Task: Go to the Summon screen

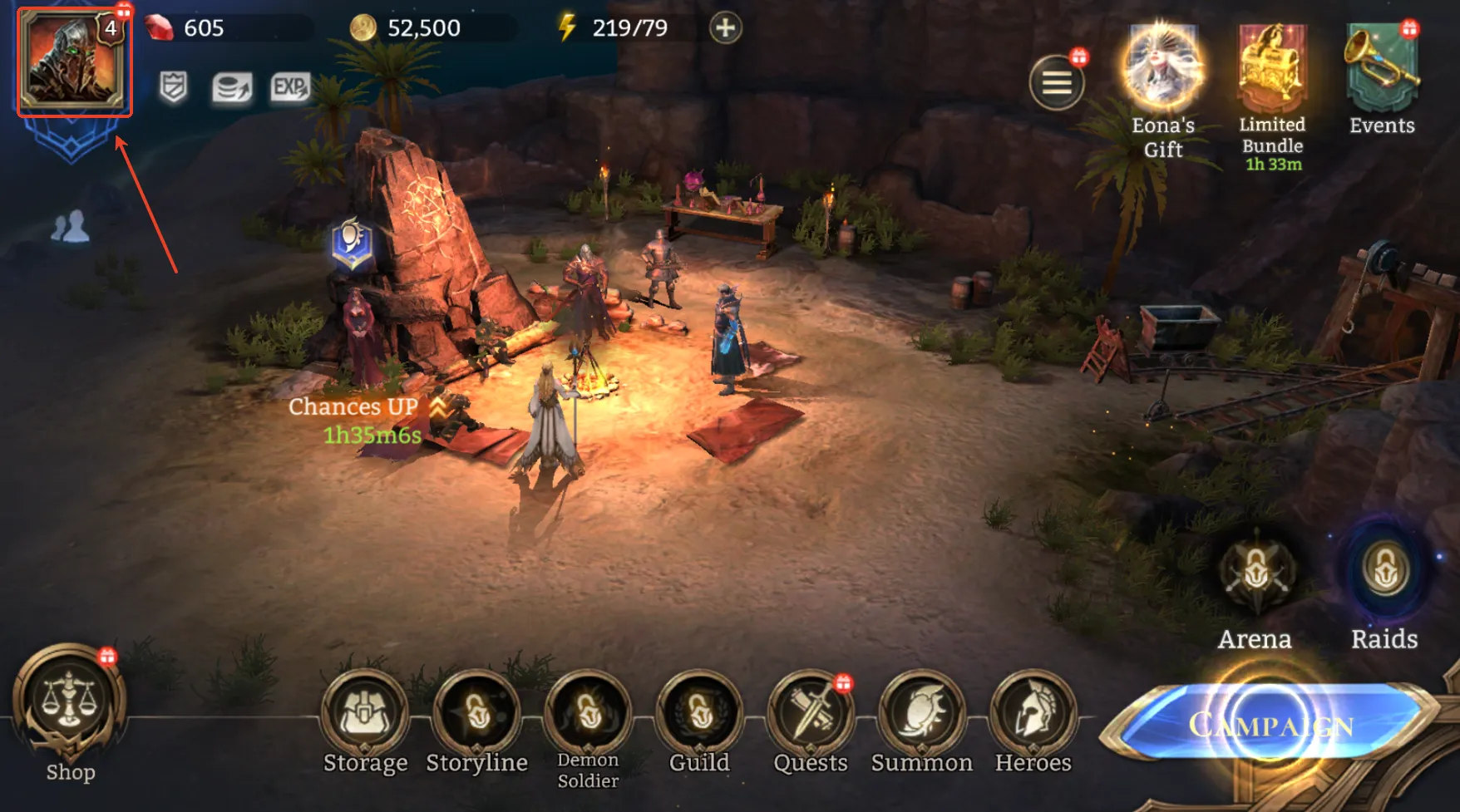Action: pos(921,715)
